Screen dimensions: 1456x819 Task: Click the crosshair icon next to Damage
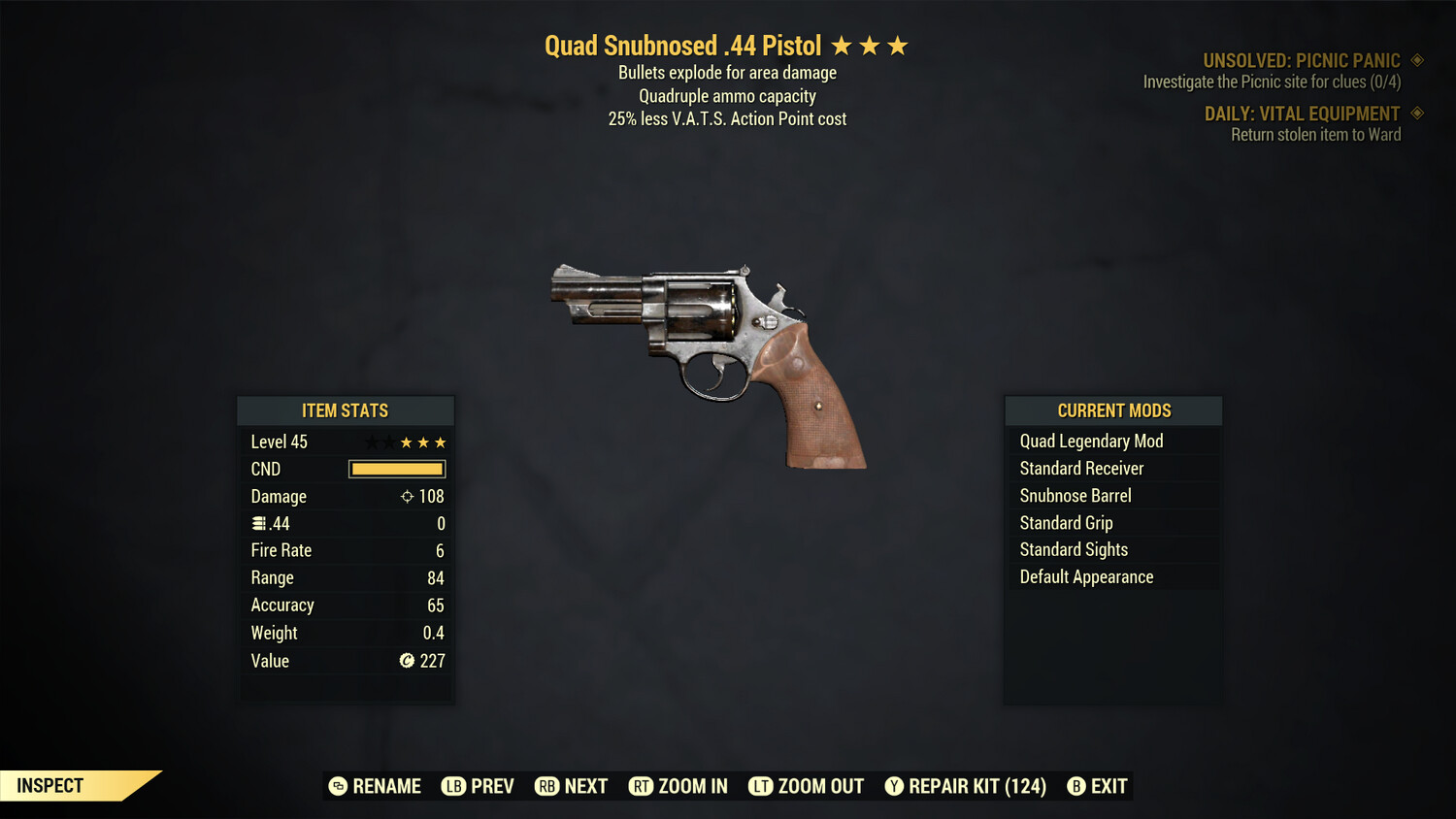[x=407, y=496]
